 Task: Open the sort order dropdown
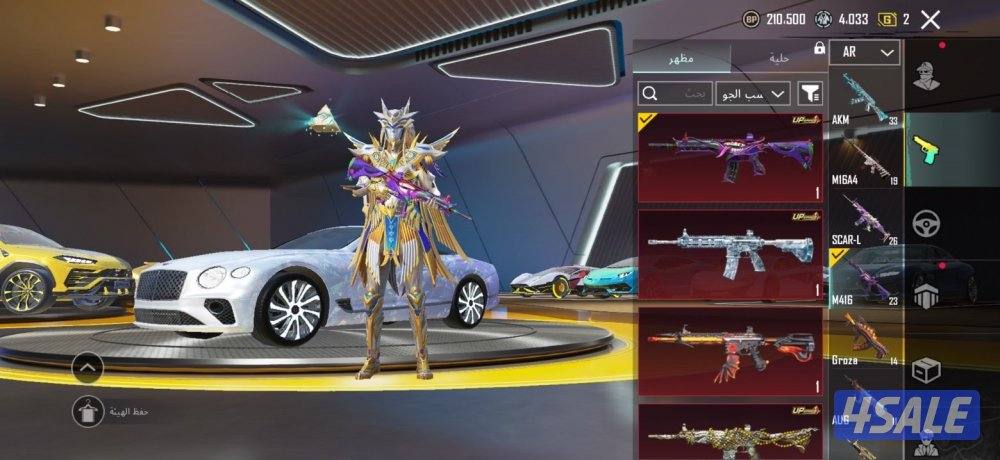tap(752, 94)
